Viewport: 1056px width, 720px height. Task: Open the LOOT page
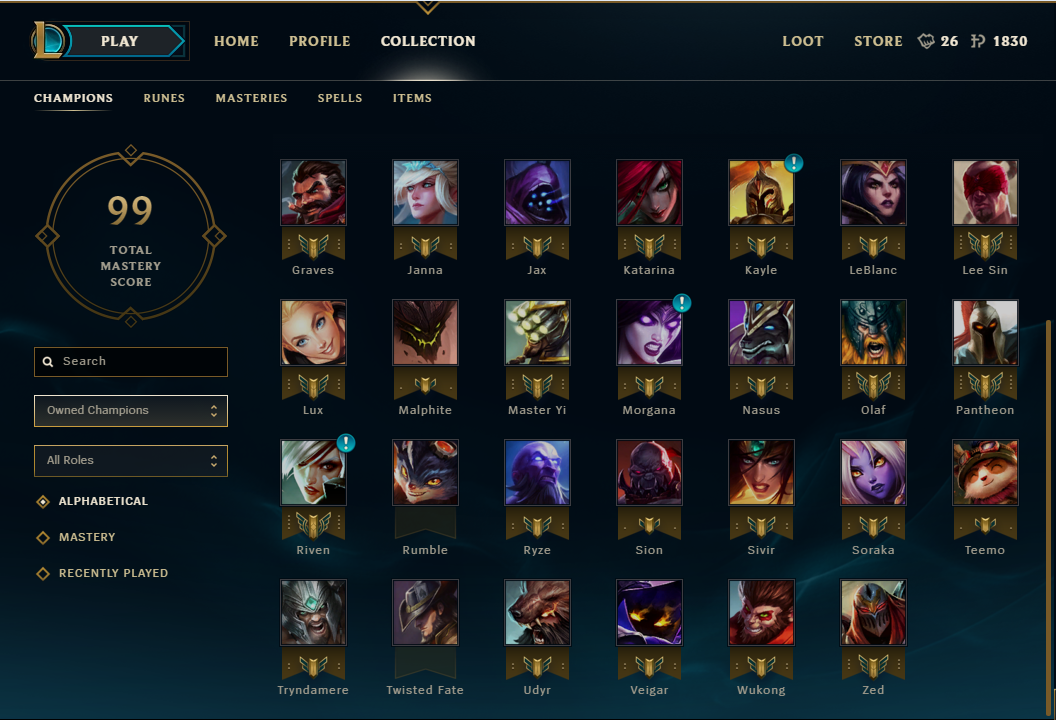[802, 42]
